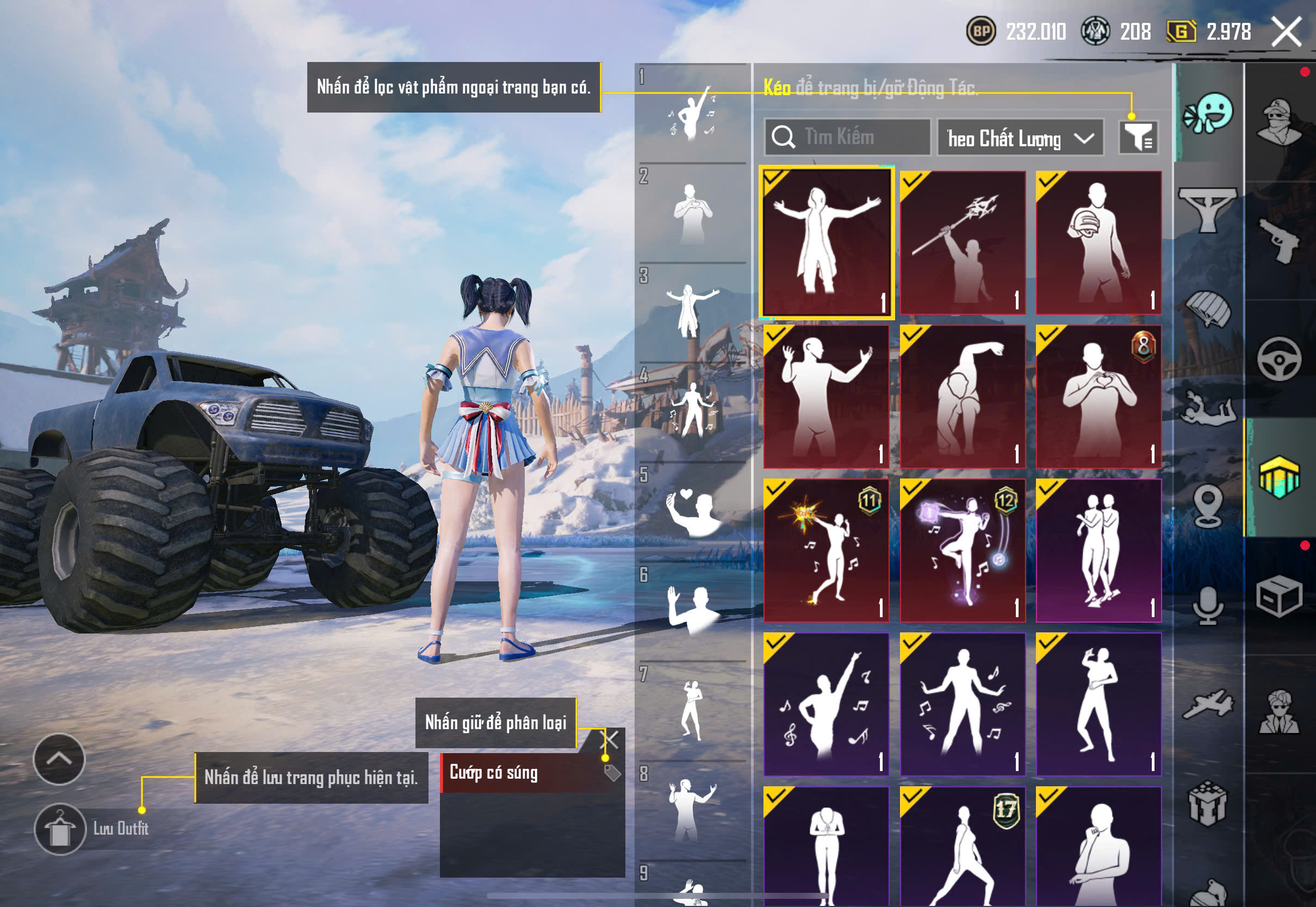Image resolution: width=1316 pixels, height=907 pixels.
Task: Close the inventory screen with the top-right X
Action: (x=1286, y=32)
